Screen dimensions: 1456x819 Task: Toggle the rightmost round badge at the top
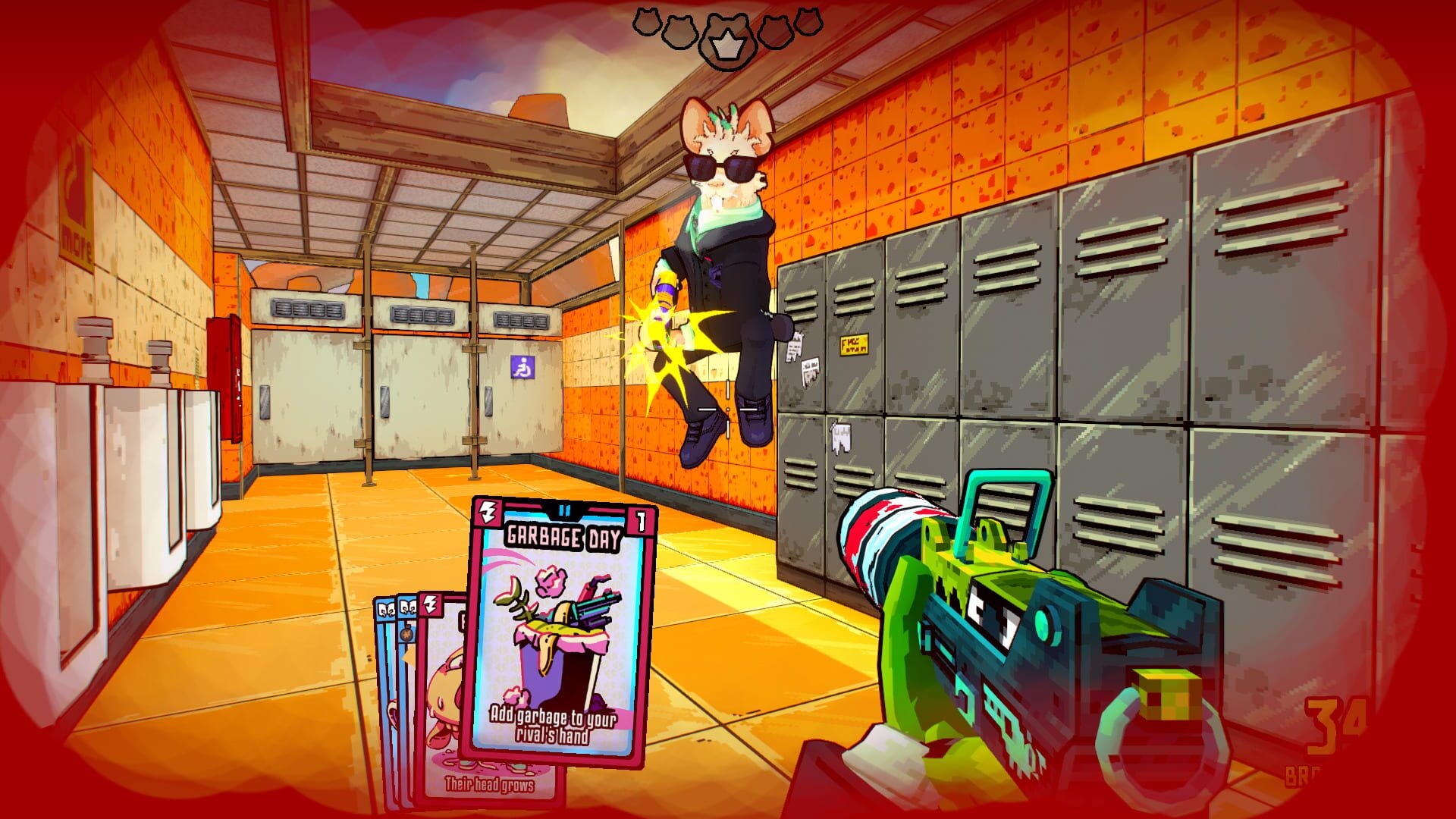tap(810, 23)
